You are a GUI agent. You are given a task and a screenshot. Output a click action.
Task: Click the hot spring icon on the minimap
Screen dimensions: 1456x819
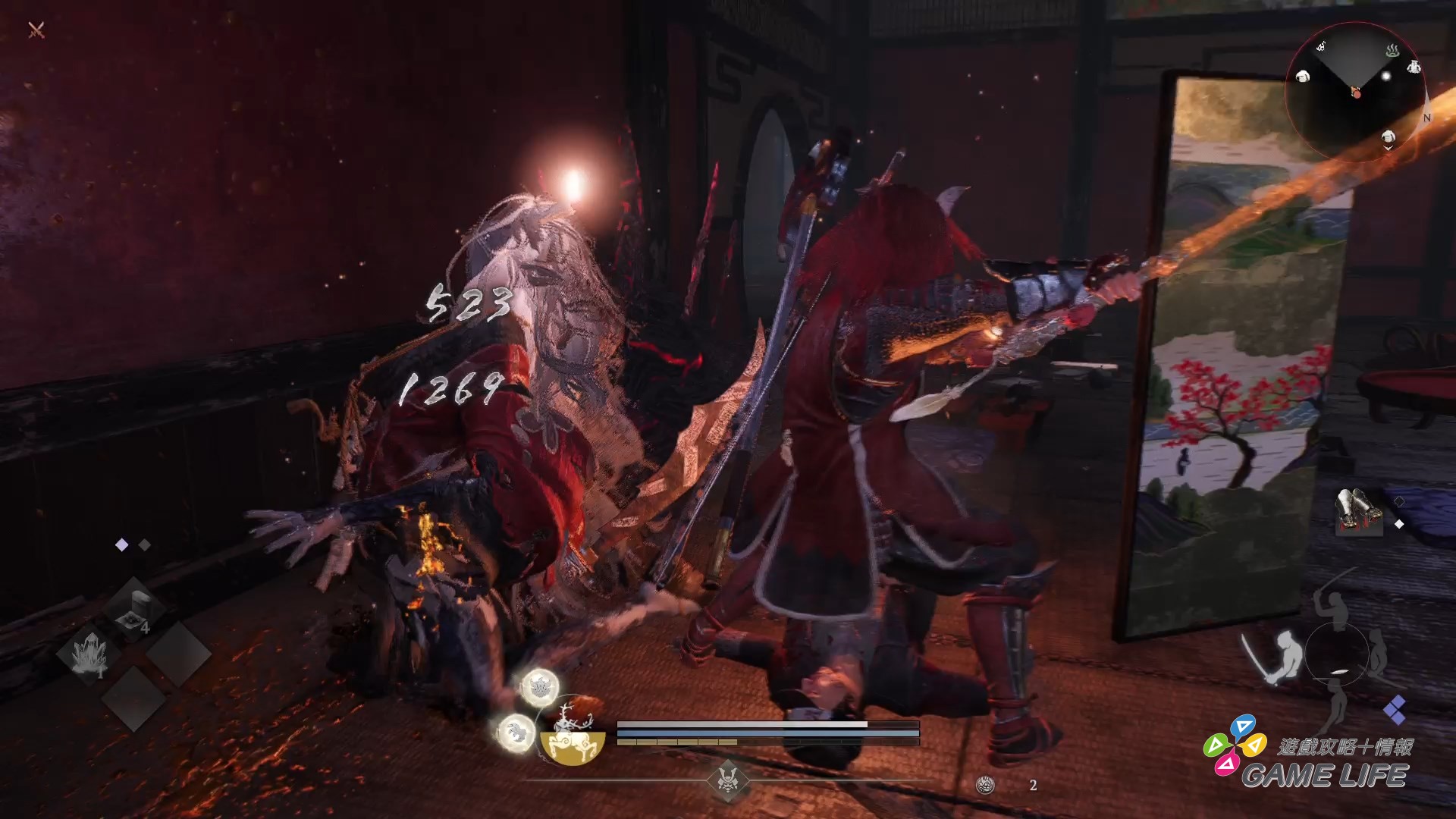pyautogui.click(x=1394, y=50)
